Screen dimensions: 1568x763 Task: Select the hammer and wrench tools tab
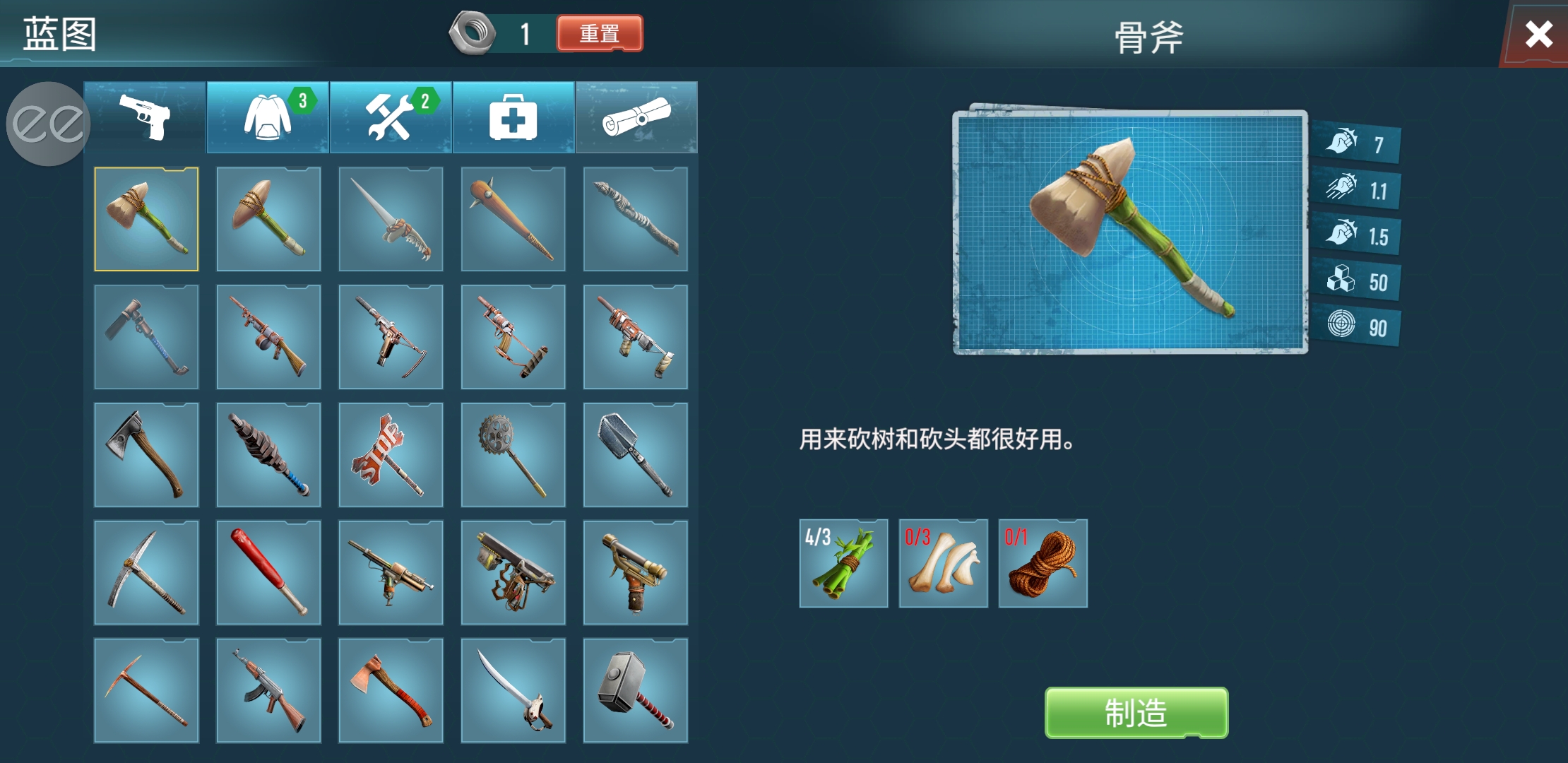(x=391, y=117)
